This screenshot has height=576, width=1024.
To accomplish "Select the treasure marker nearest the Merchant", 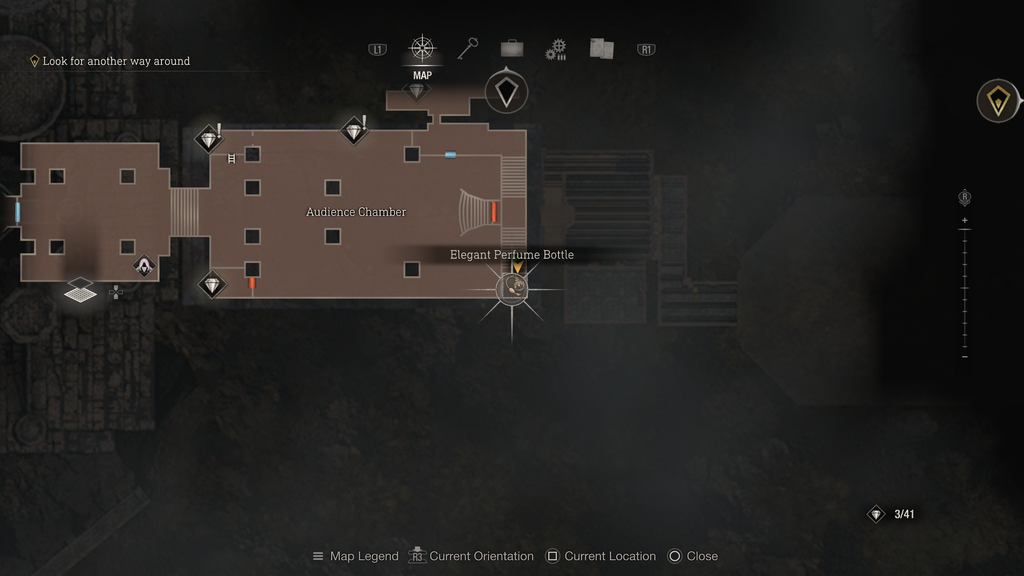I will click(212, 284).
